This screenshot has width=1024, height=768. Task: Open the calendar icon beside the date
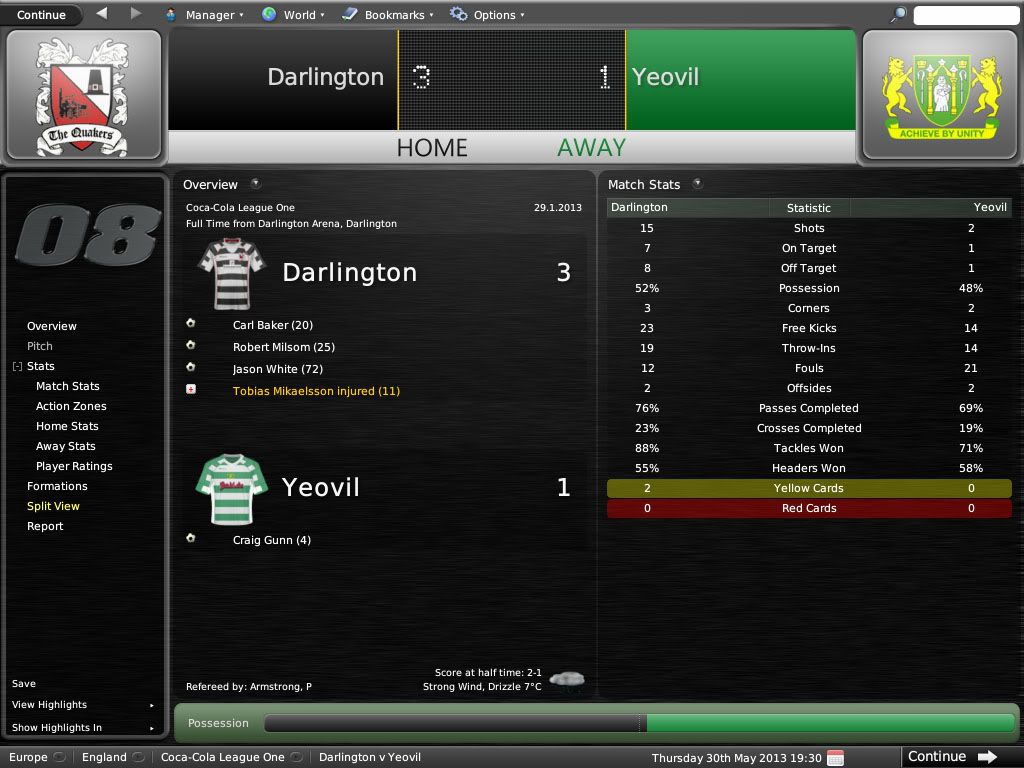click(x=835, y=757)
